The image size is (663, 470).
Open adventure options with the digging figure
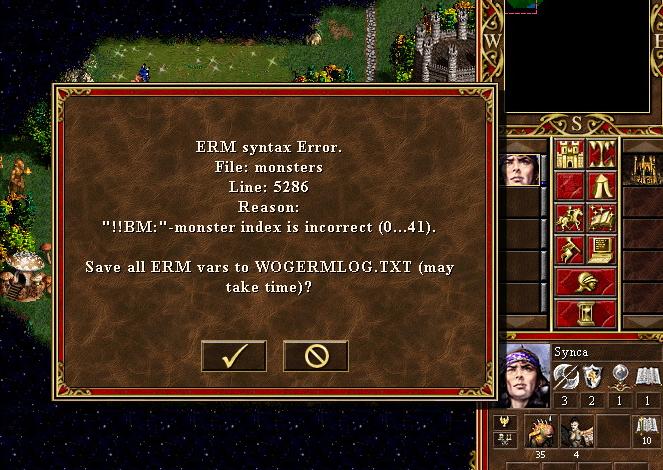click(x=569, y=249)
